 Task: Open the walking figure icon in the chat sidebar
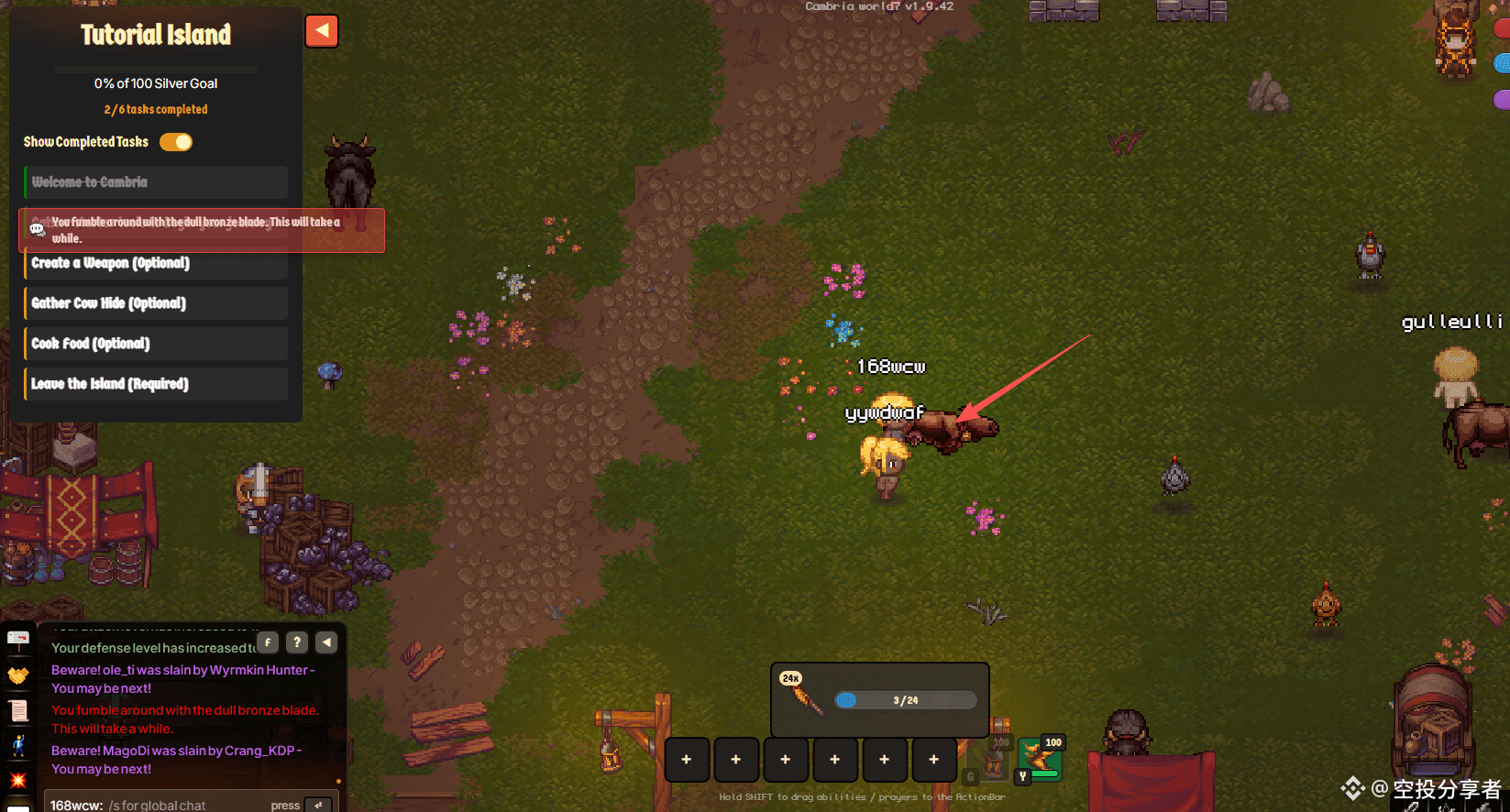[18, 745]
